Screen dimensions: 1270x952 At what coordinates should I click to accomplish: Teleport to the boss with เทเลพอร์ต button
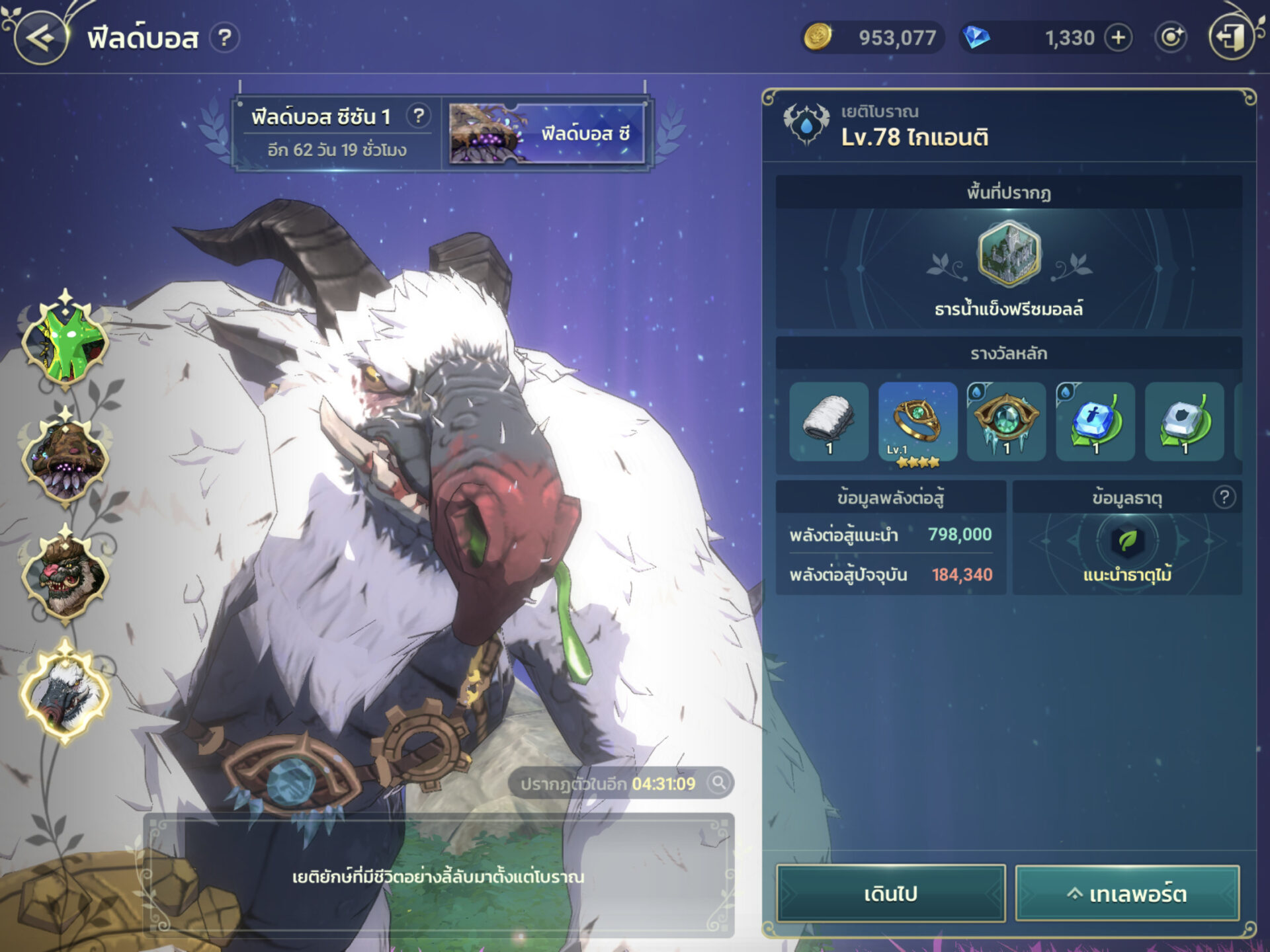tap(1127, 893)
